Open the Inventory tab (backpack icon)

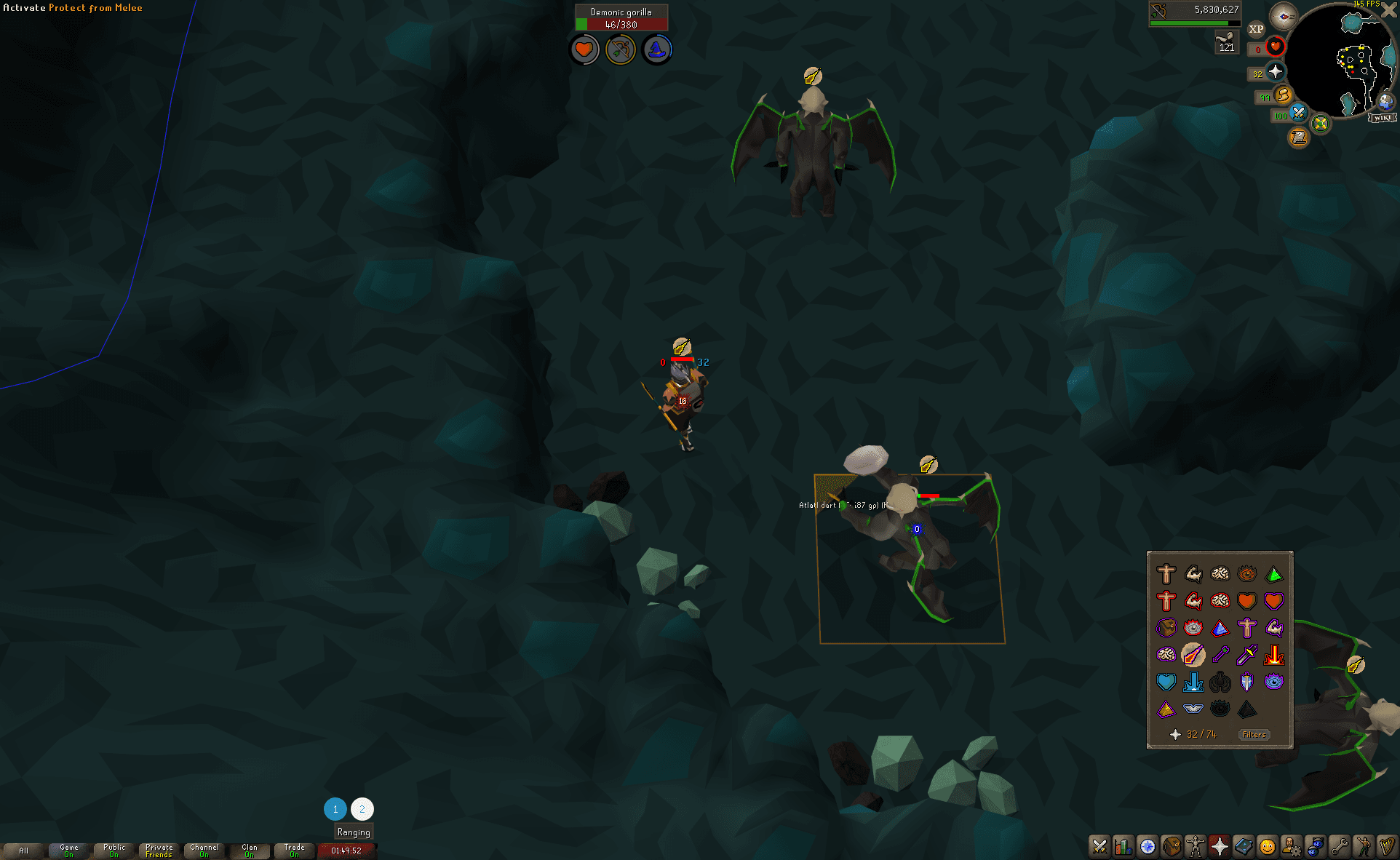click(1172, 846)
